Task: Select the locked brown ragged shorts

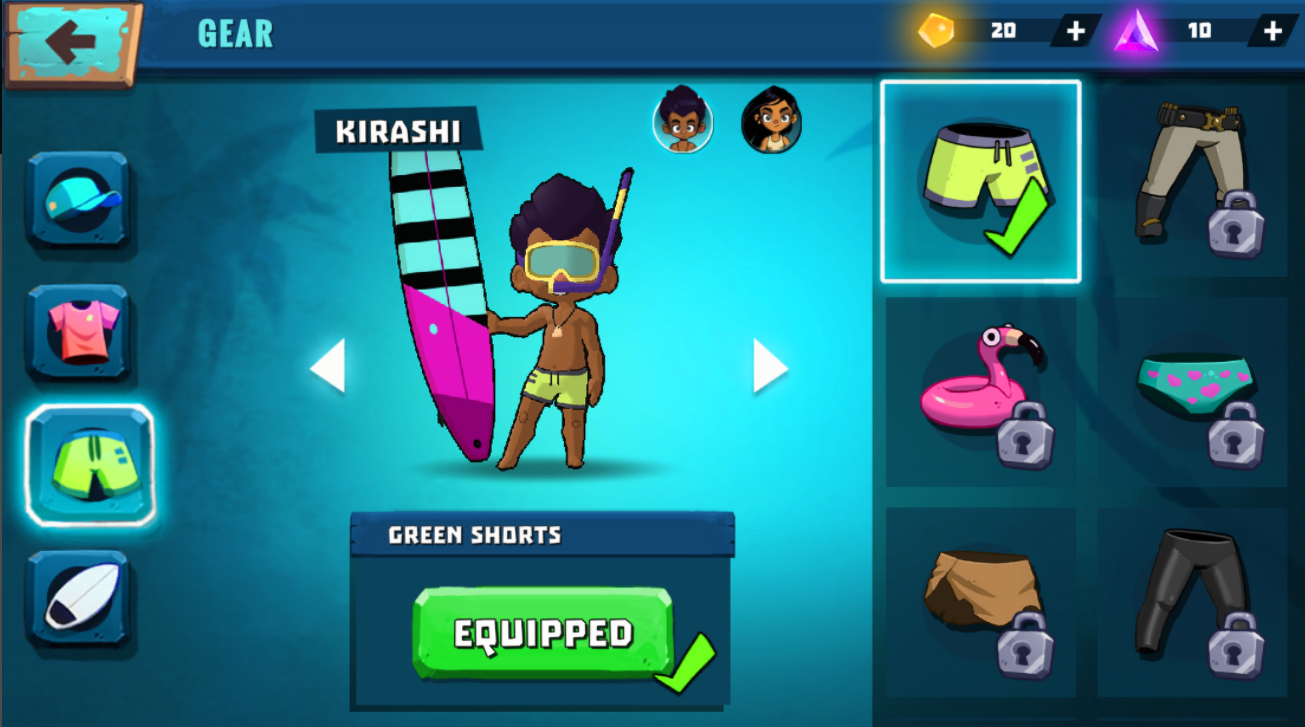Action: point(980,602)
